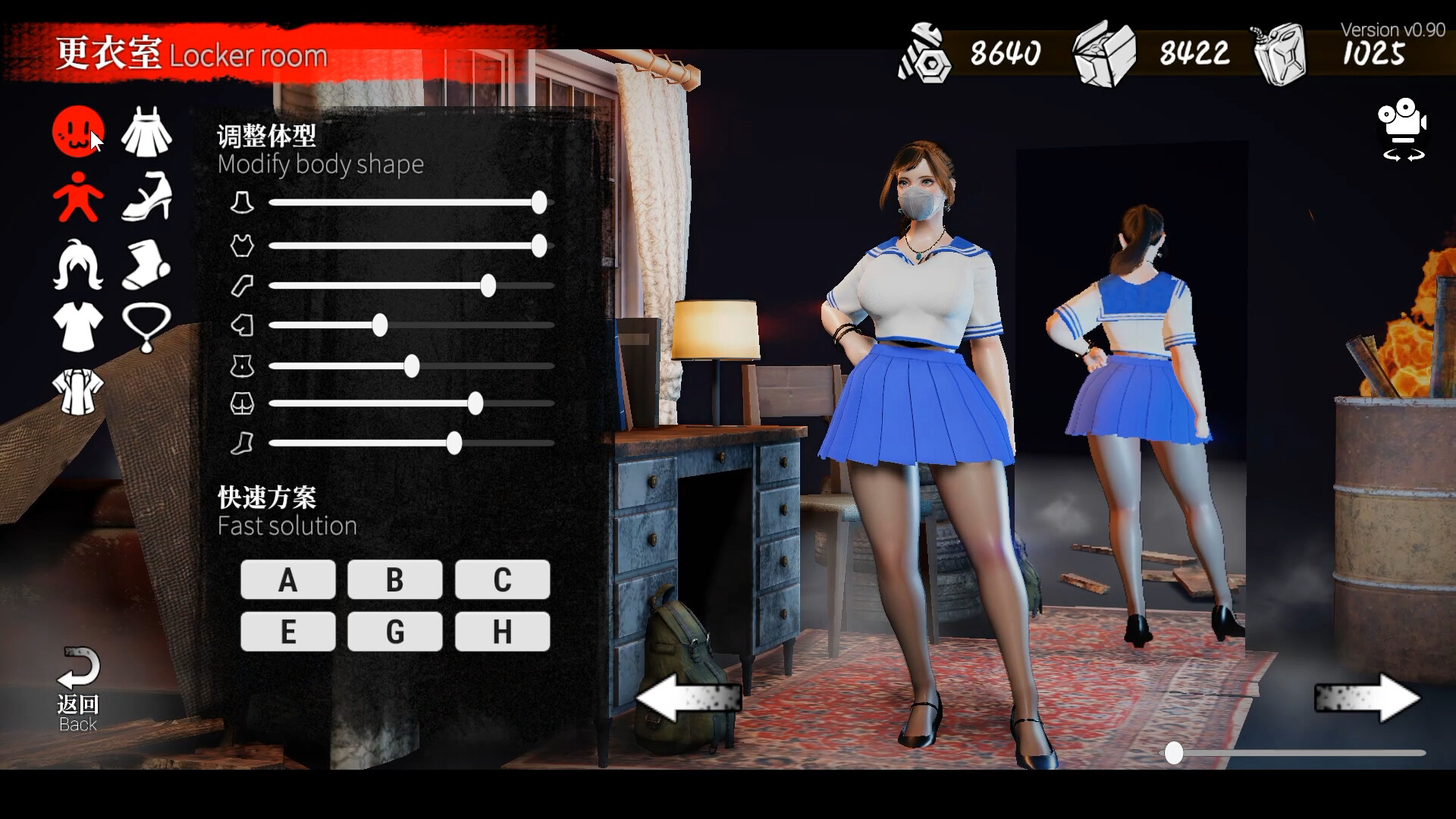Select the hairstyle icon

click(x=77, y=263)
